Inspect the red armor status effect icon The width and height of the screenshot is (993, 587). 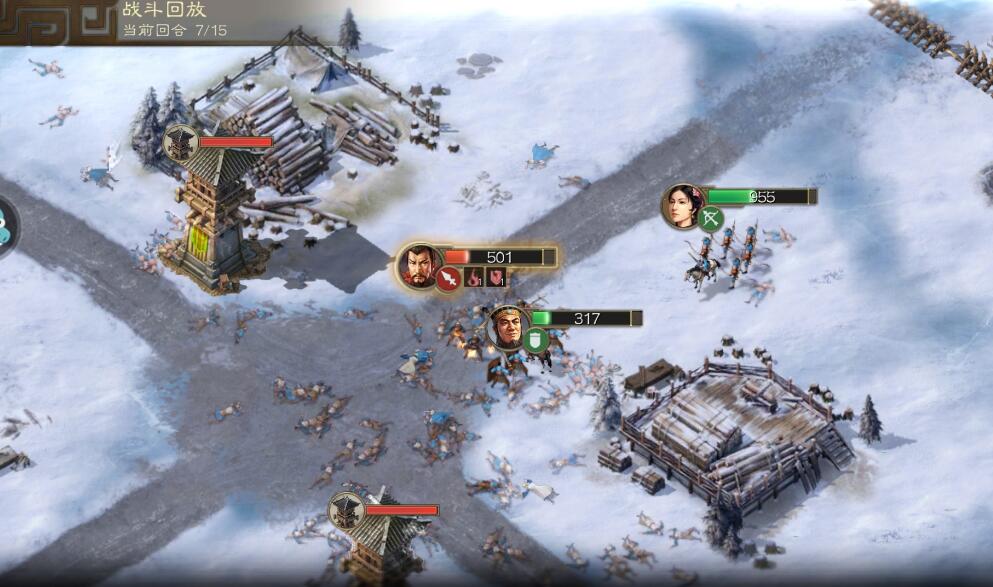(x=496, y=277)
